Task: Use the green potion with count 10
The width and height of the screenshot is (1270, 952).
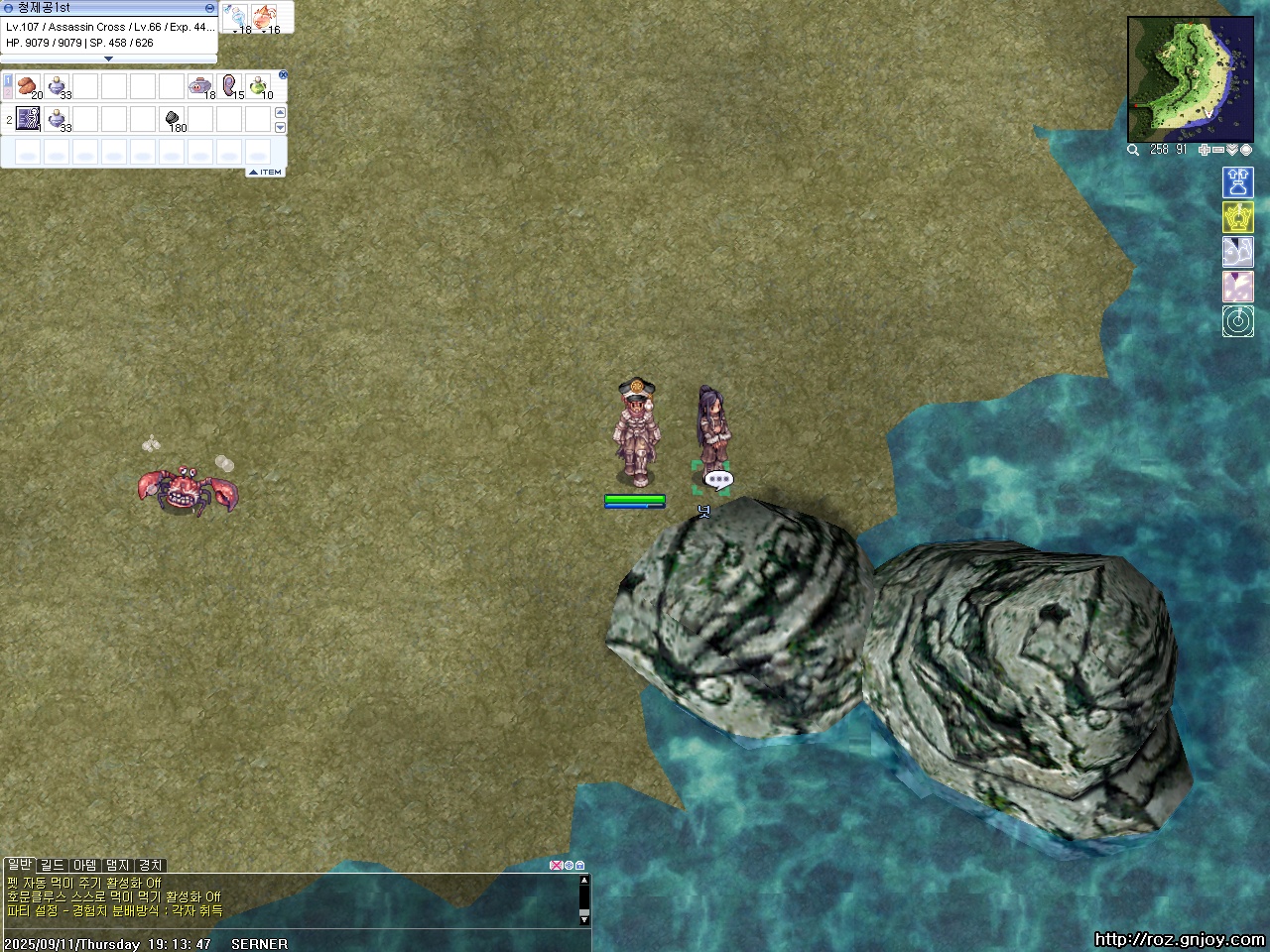Action: coord(258,86)
